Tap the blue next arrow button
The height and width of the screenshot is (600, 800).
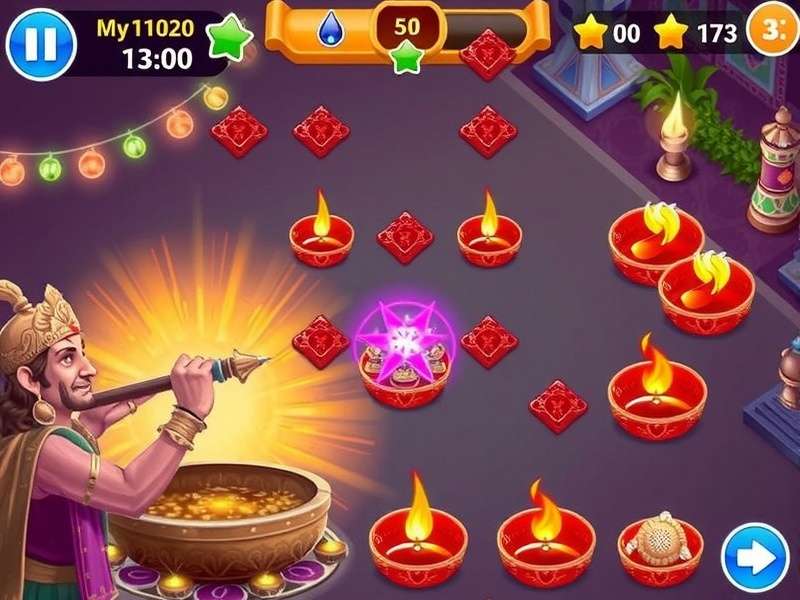(x=755, y=557)
